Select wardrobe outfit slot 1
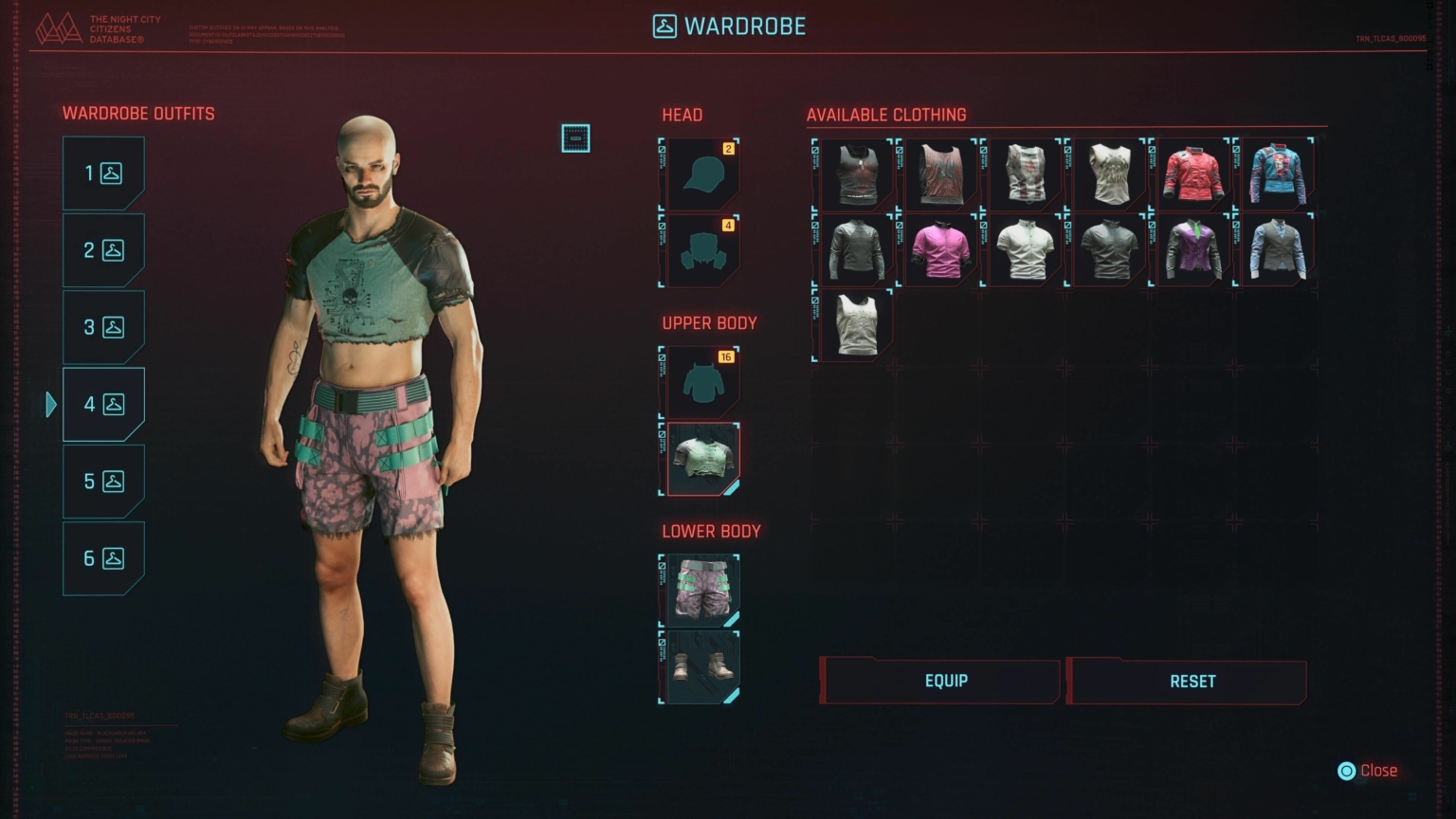The height and width of the screenshot is (819, 1456). tap(102, 172)
